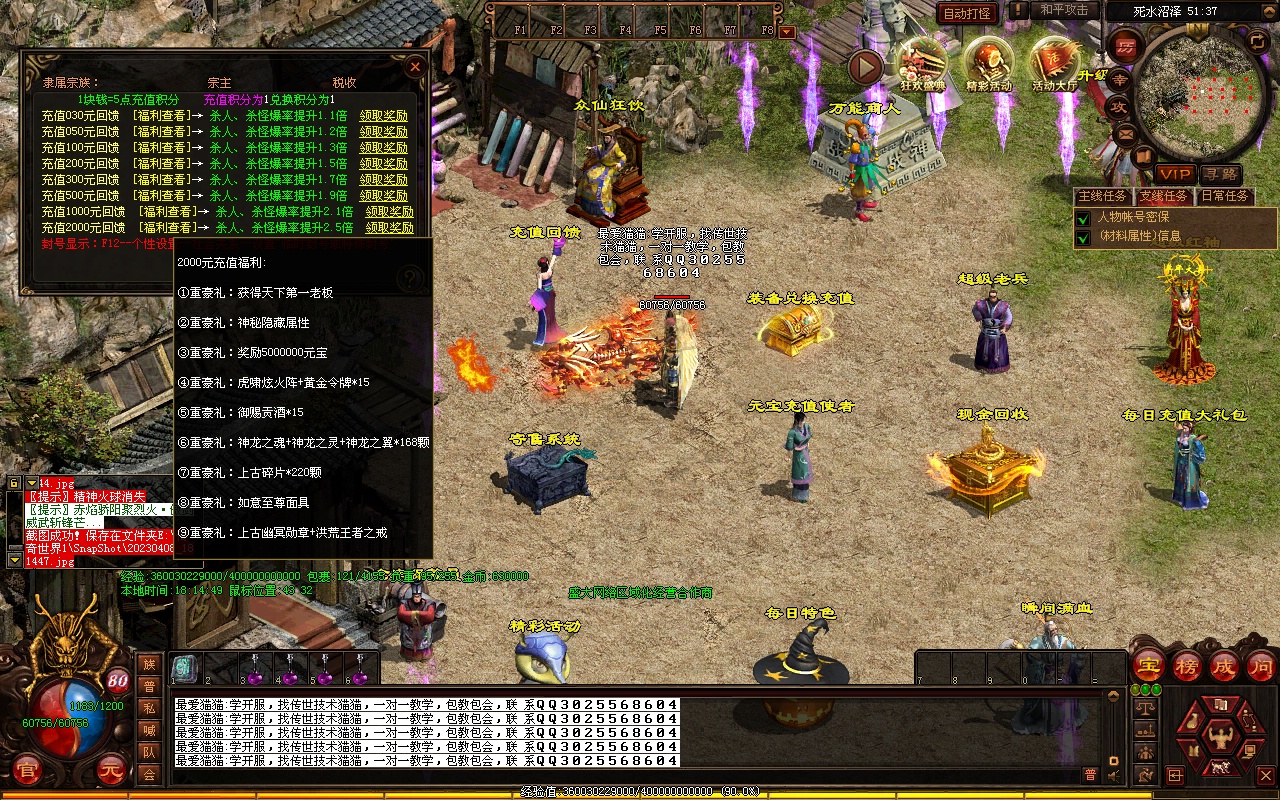Toggle the 自动打怪 auto-fight button

click(968, 13)
